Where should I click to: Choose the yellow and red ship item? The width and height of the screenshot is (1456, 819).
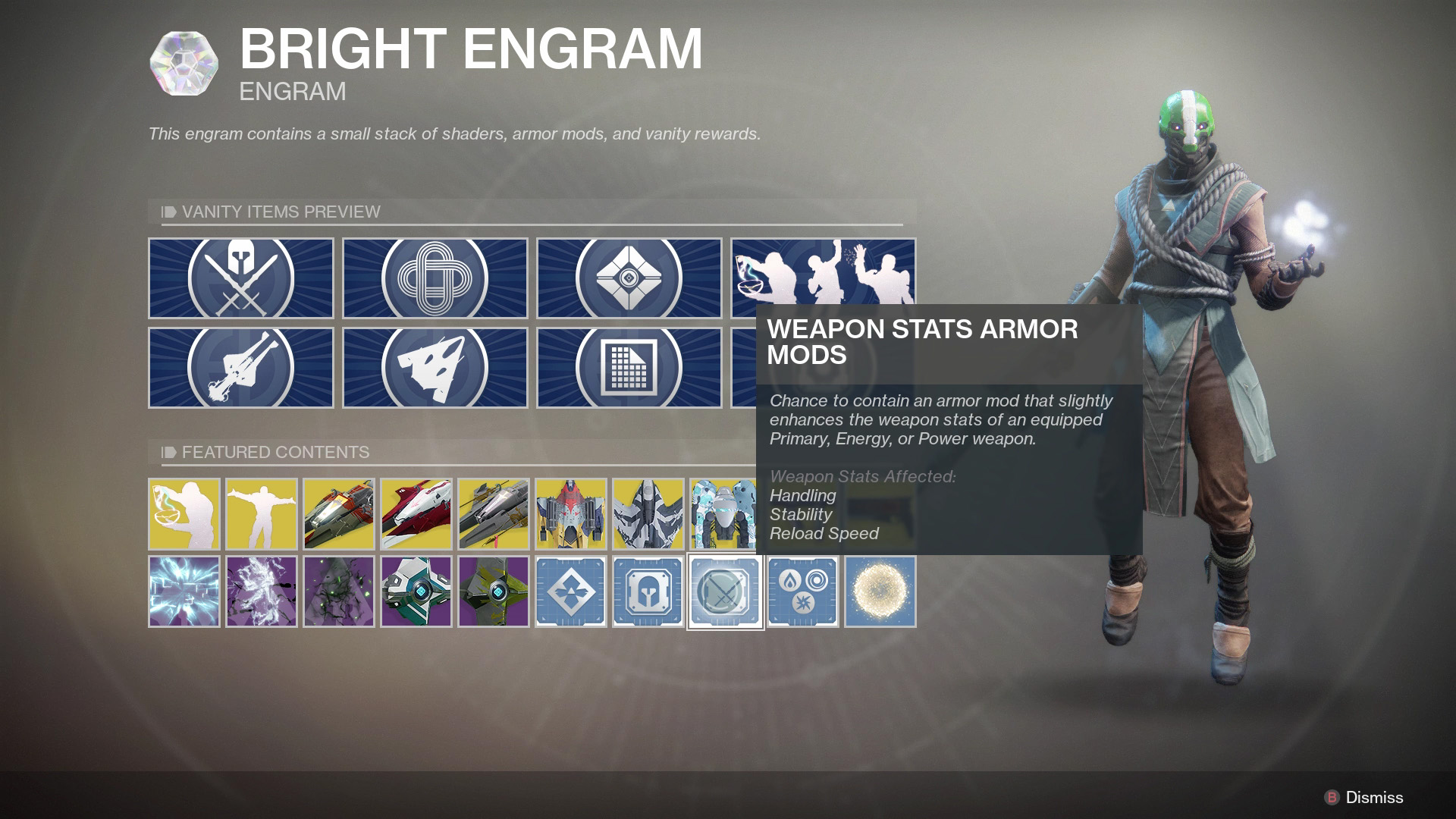571,513
